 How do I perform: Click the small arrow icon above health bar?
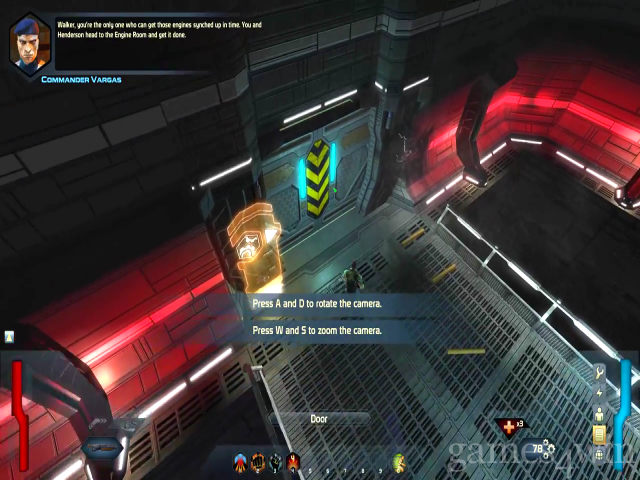pyautogui.click(x=9, y=338)
